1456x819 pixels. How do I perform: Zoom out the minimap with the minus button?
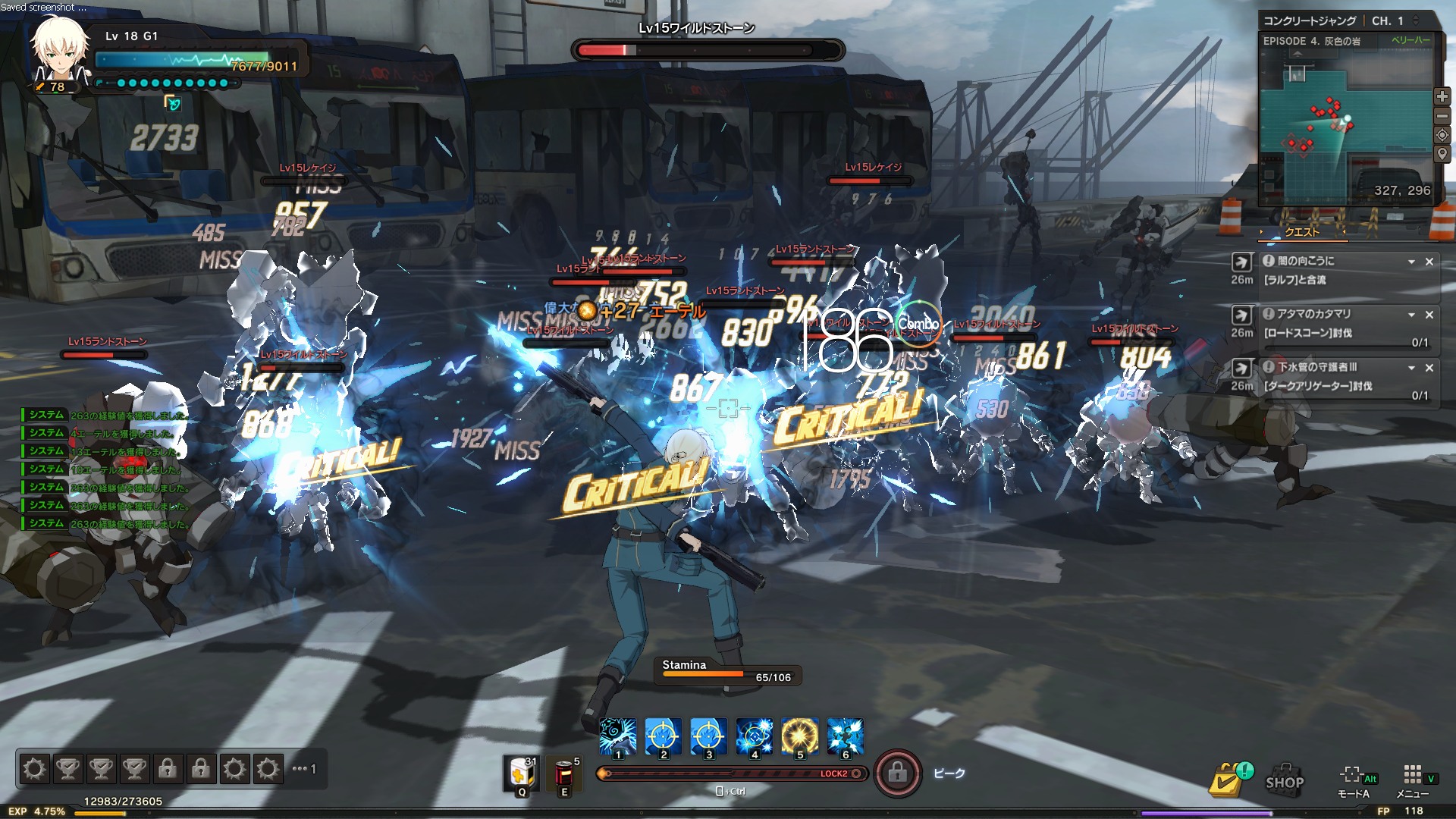click(1442, 116)
